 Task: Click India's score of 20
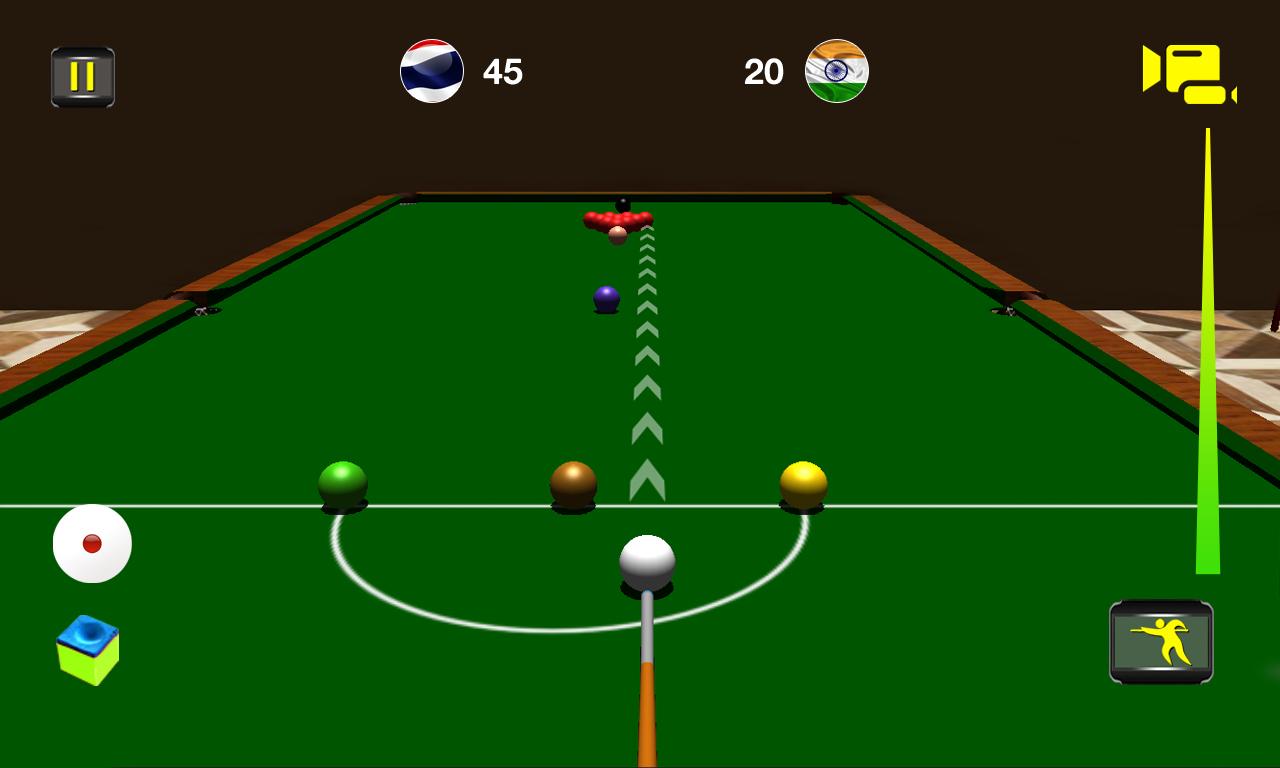point(765,71)
